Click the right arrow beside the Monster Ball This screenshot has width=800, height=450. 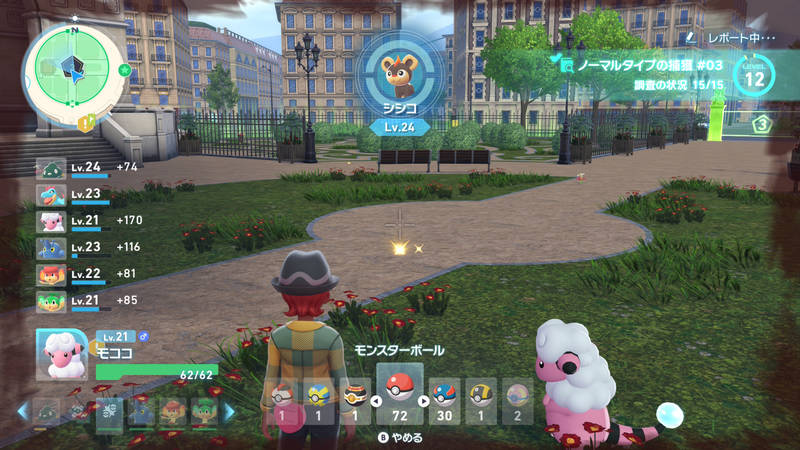click(423, 401)
